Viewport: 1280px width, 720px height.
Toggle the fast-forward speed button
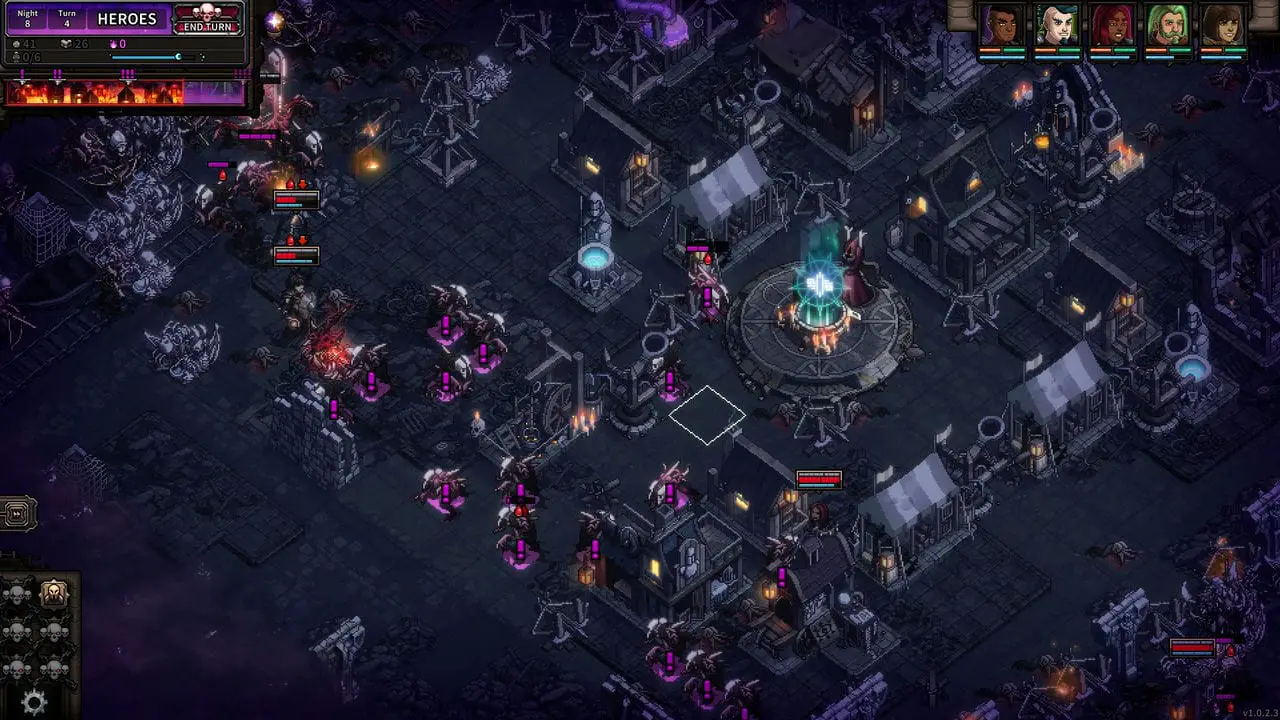17,514
